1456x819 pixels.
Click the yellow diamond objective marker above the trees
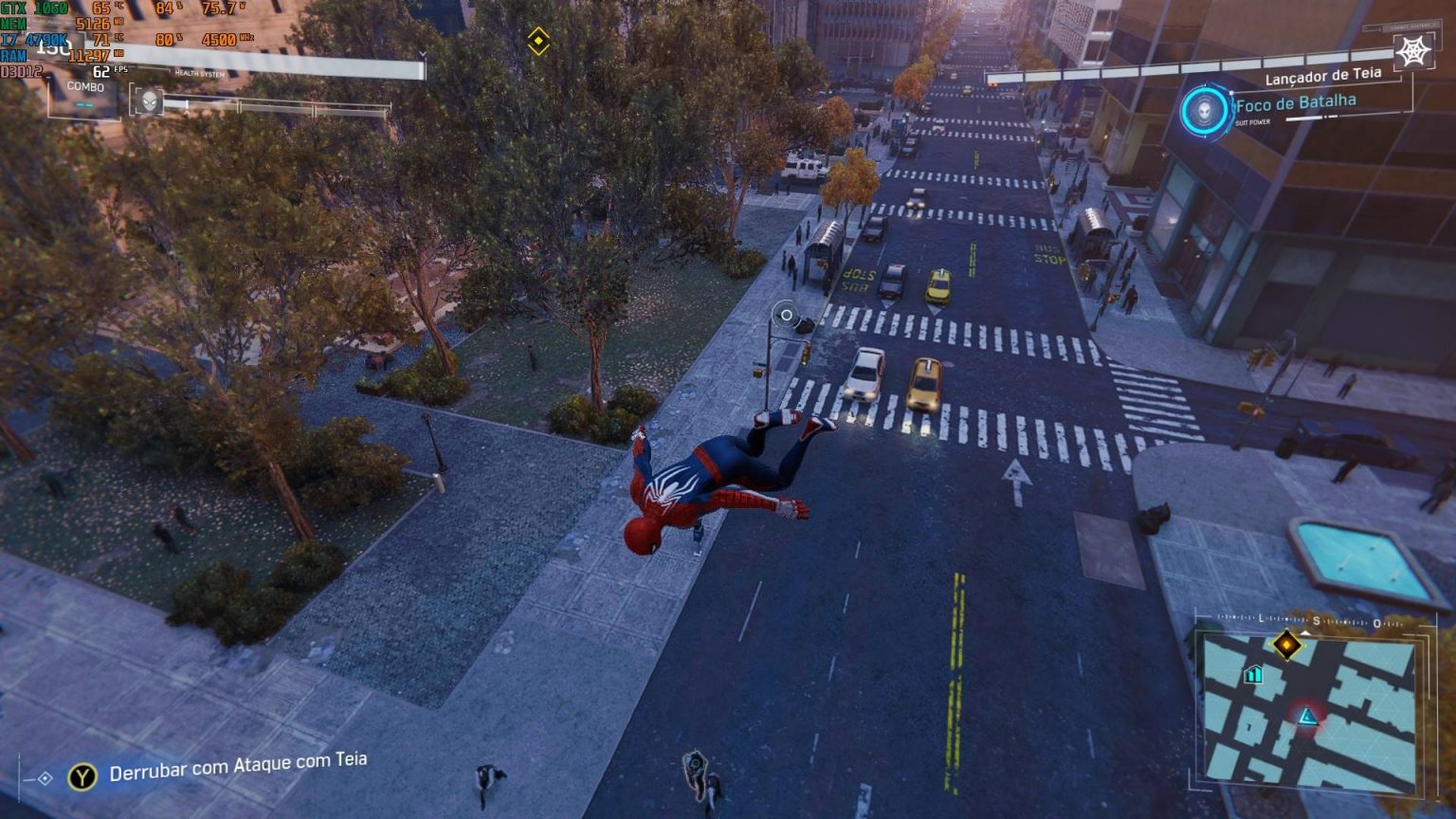pos(538,41)
